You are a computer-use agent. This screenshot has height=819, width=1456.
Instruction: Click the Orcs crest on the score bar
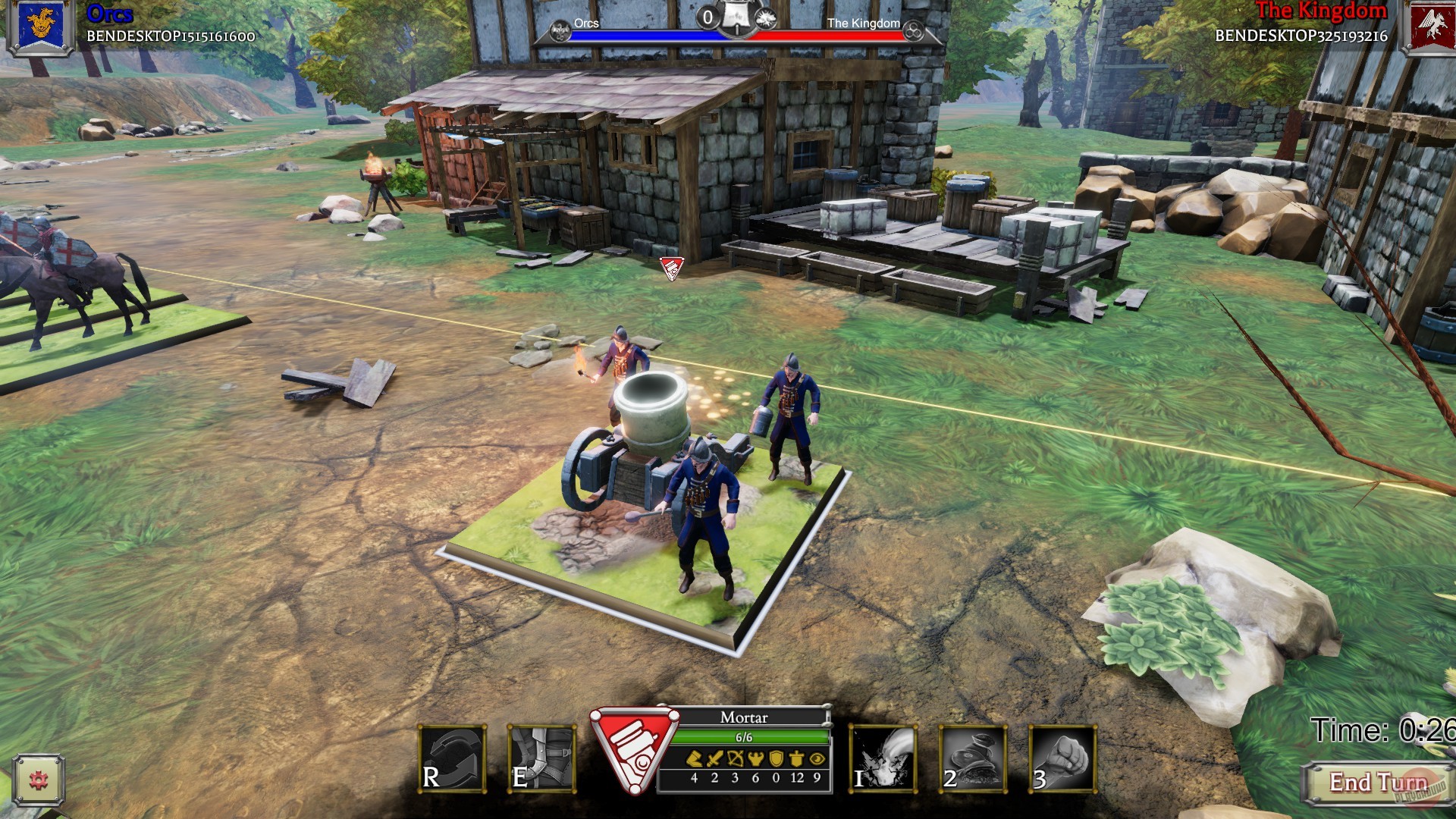560,32
